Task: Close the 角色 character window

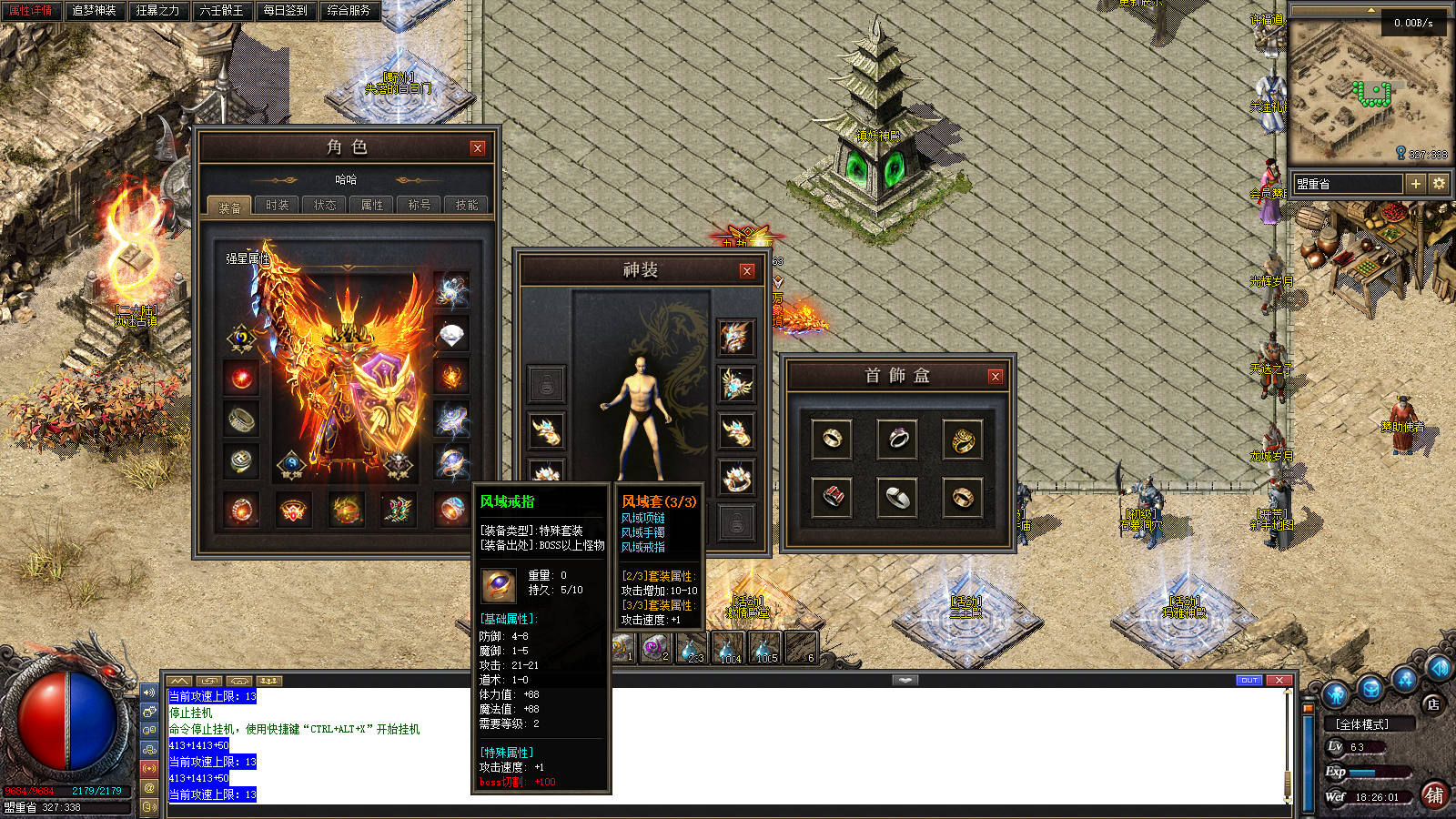Action: [478, 148]
